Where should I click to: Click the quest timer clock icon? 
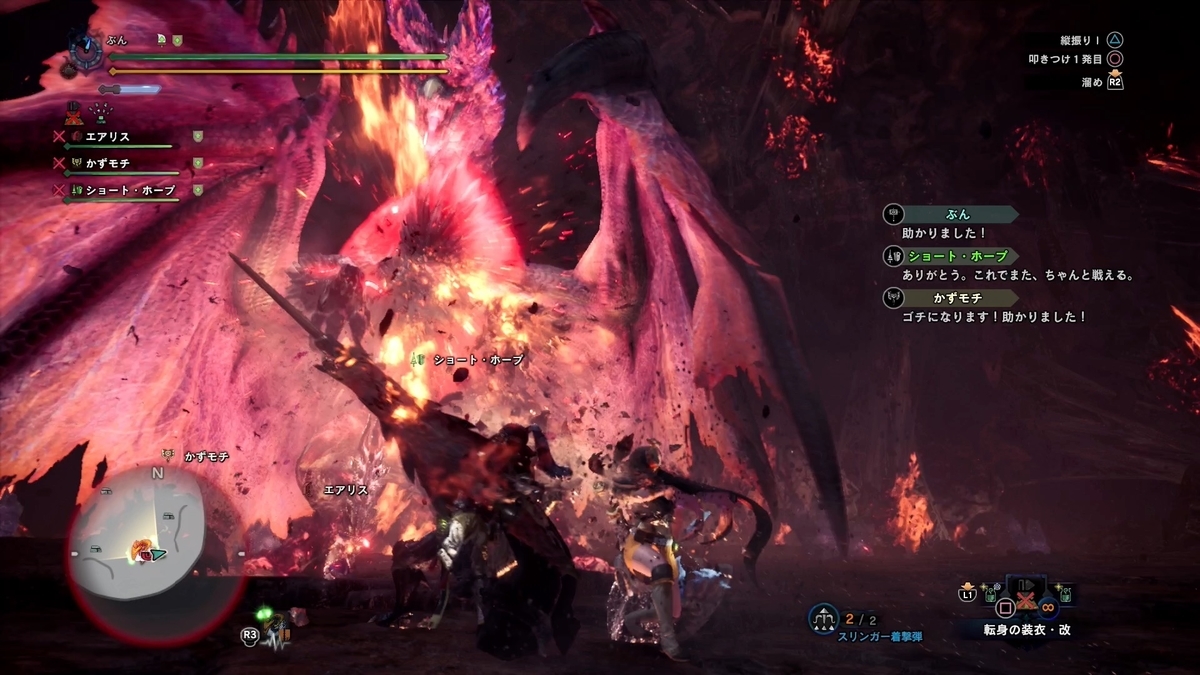coord(83,48)
